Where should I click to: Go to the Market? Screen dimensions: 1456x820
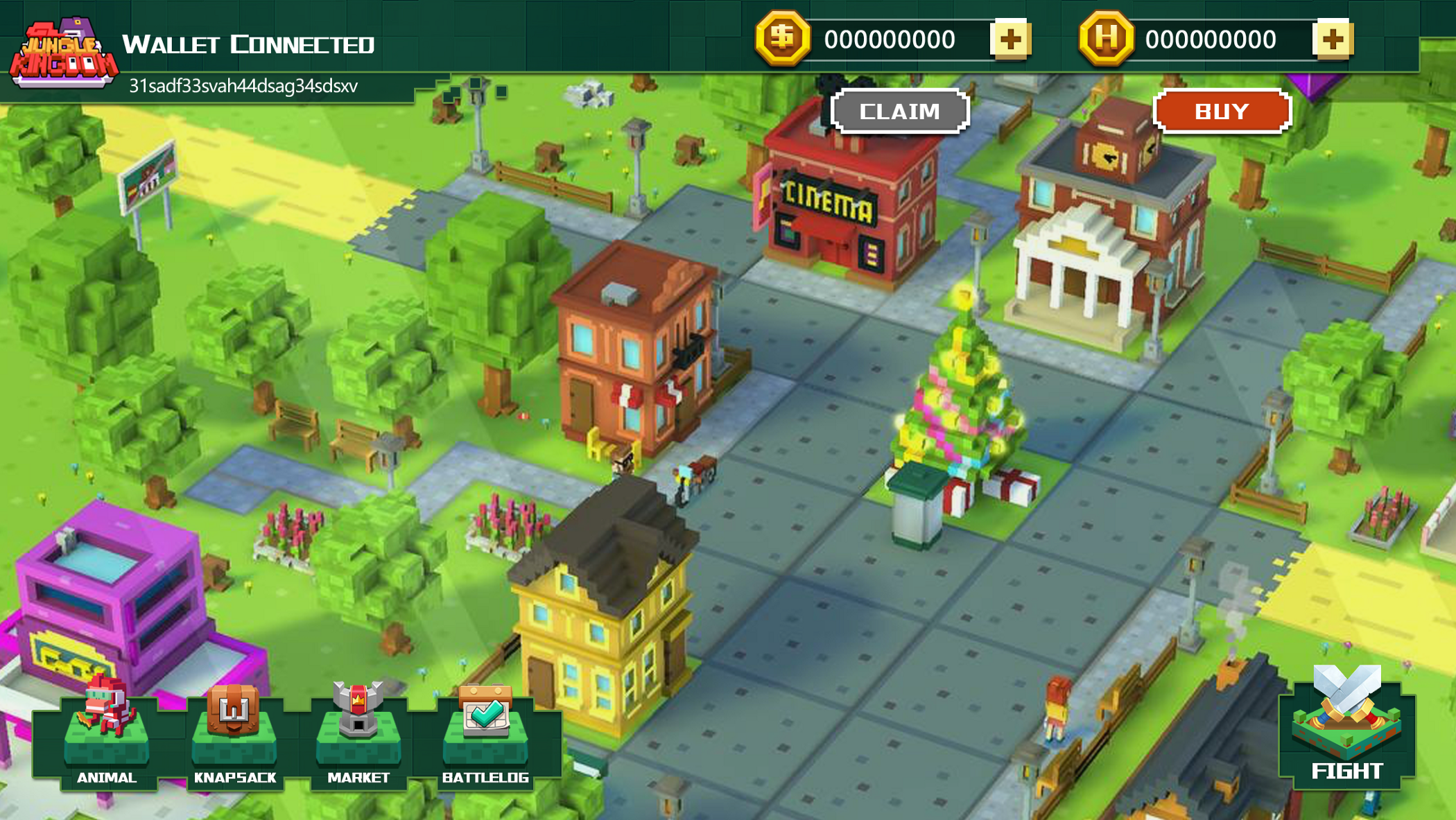(x=358, y=738)
